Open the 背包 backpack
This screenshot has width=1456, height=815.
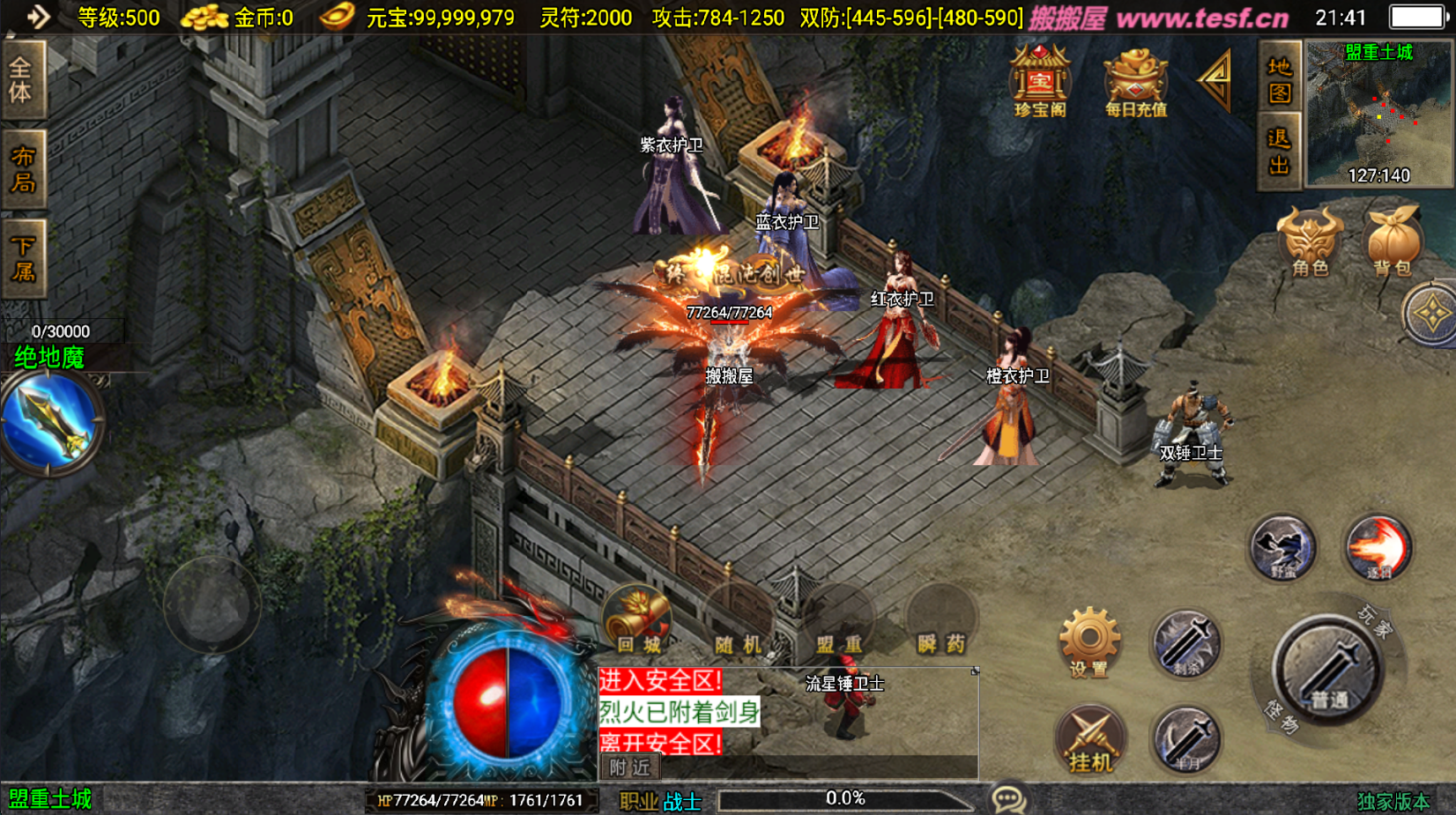1393,241
